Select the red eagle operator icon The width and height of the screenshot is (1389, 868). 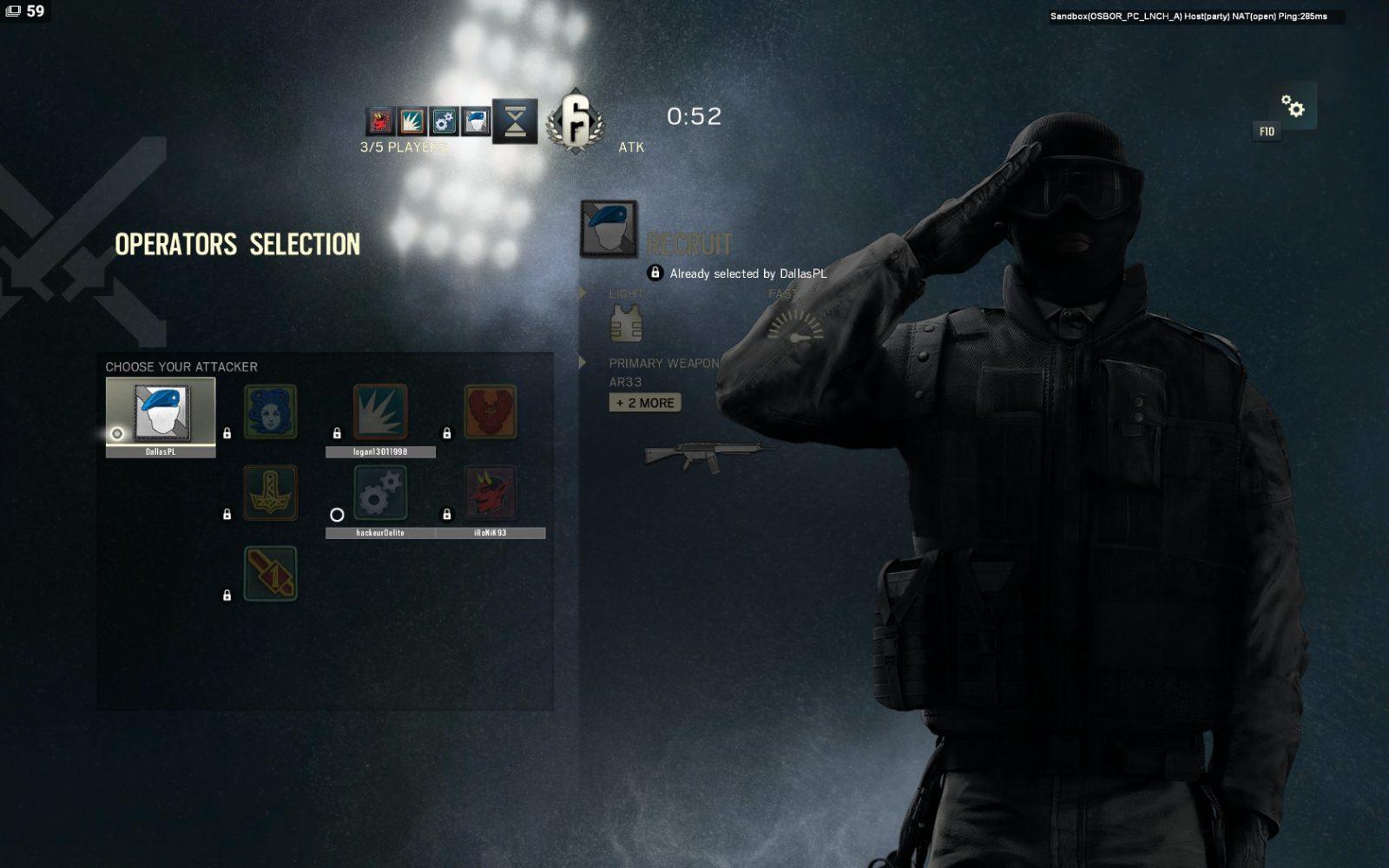pos(490,411)
